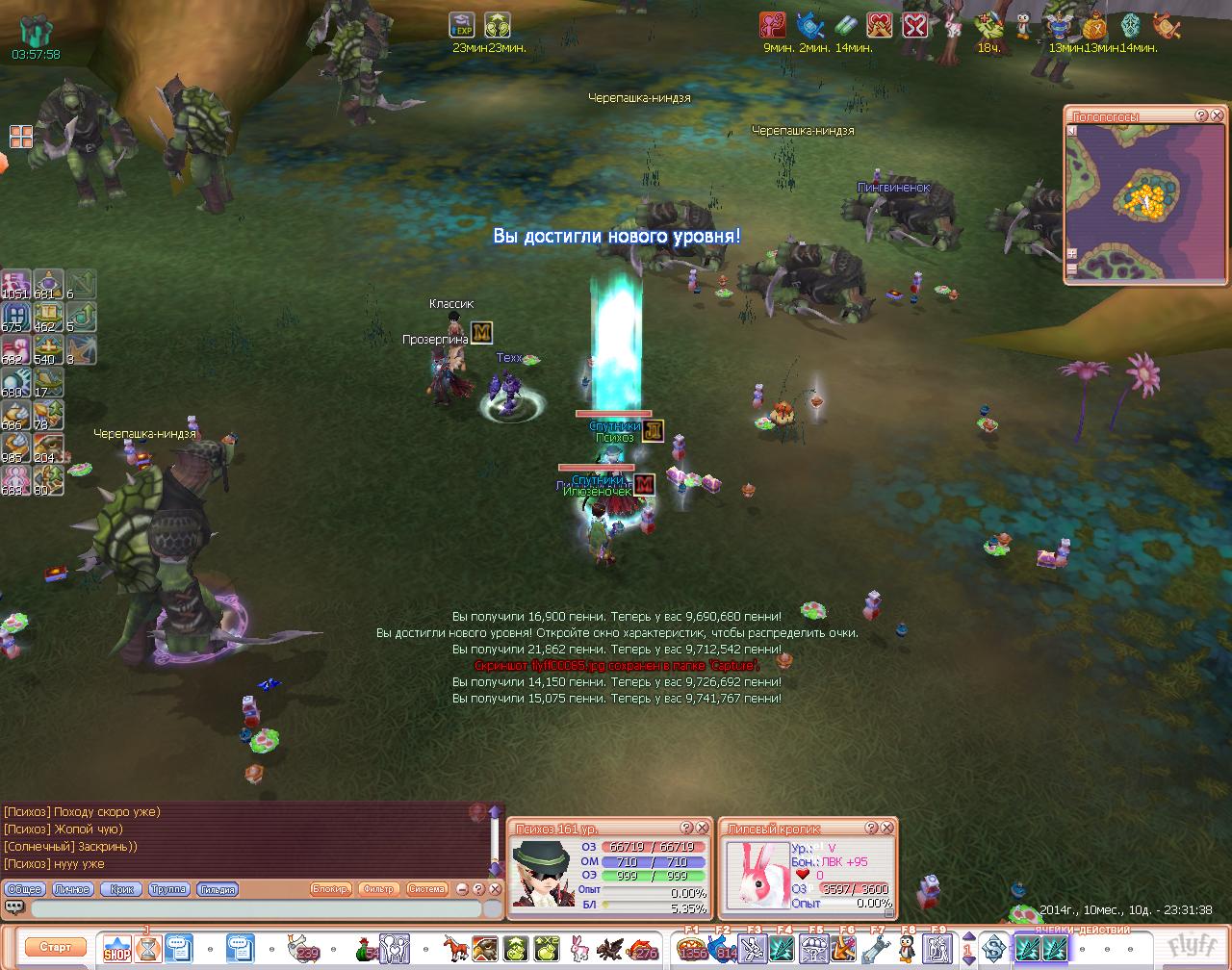1232x970 pixels.
Task: Use the F1 food item slot
Action: pyautogui.click(x=690, y=949)
